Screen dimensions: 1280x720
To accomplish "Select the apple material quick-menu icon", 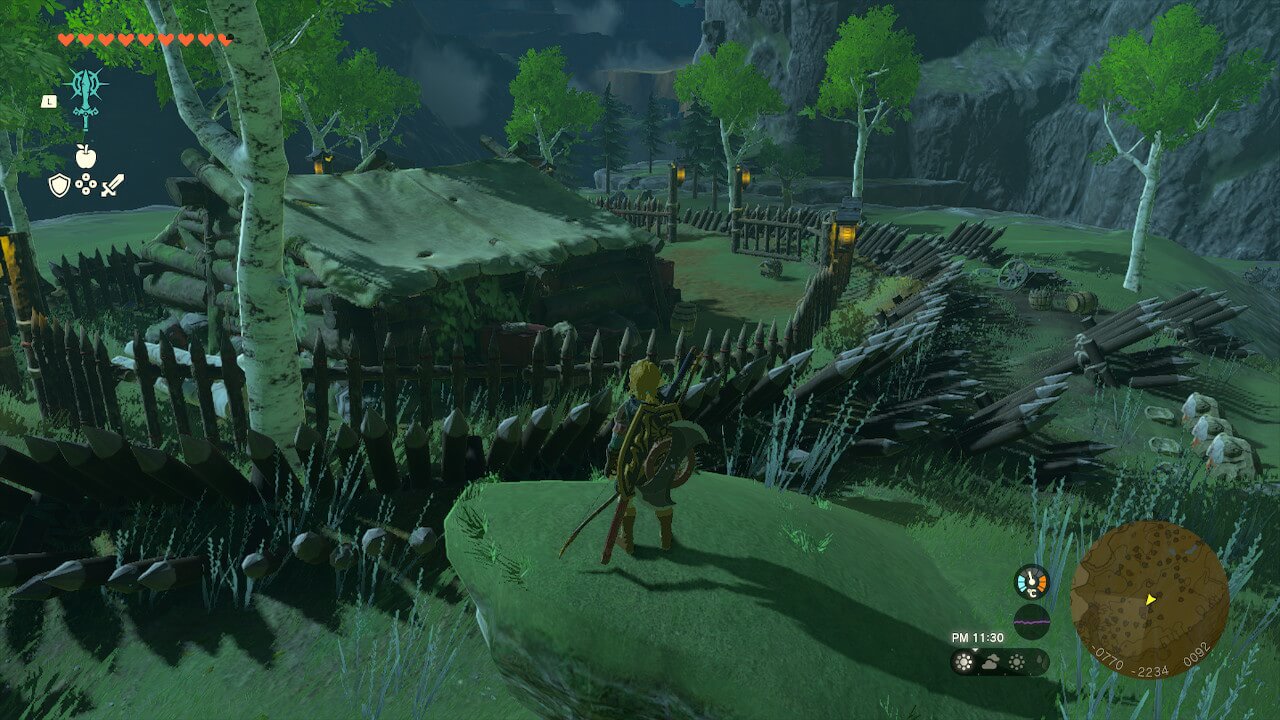I will tap(85, 156).
